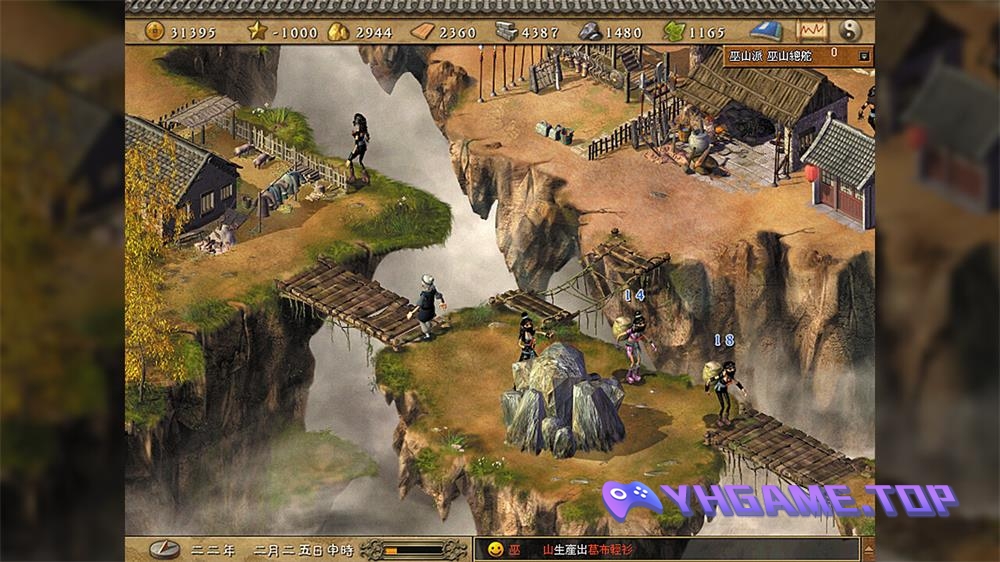The height and width of the screenshot is (562, 1000).
Task: Select the gold coin resource icon
Action: (x=154, y=32)
